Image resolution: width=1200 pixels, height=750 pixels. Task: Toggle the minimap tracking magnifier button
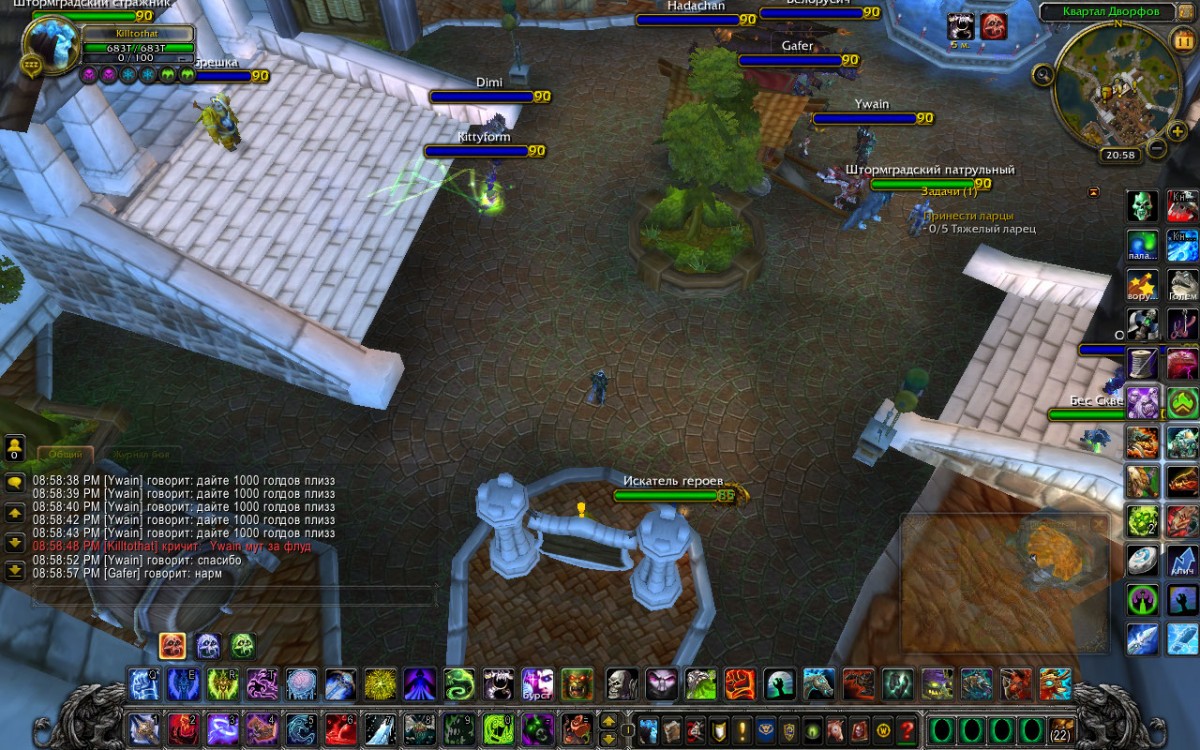tap(1043, 73)
